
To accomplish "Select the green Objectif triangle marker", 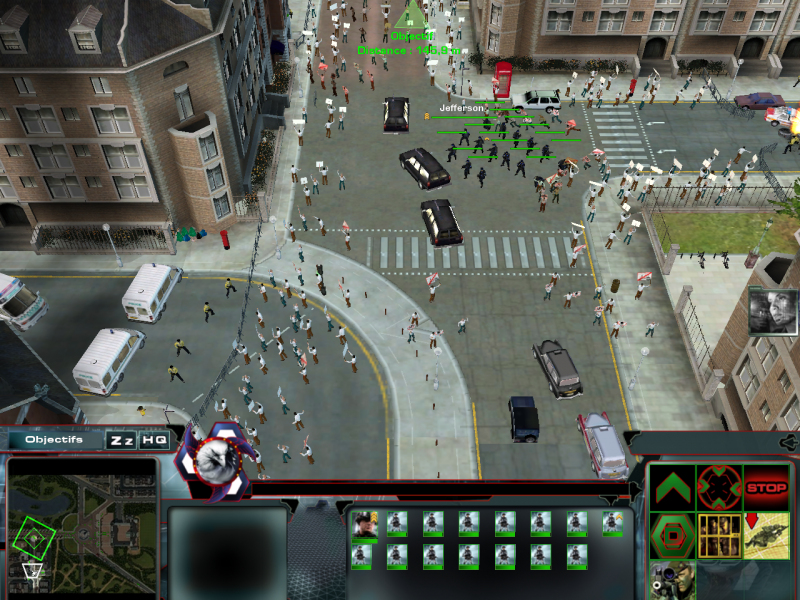I will coord(408,15).
